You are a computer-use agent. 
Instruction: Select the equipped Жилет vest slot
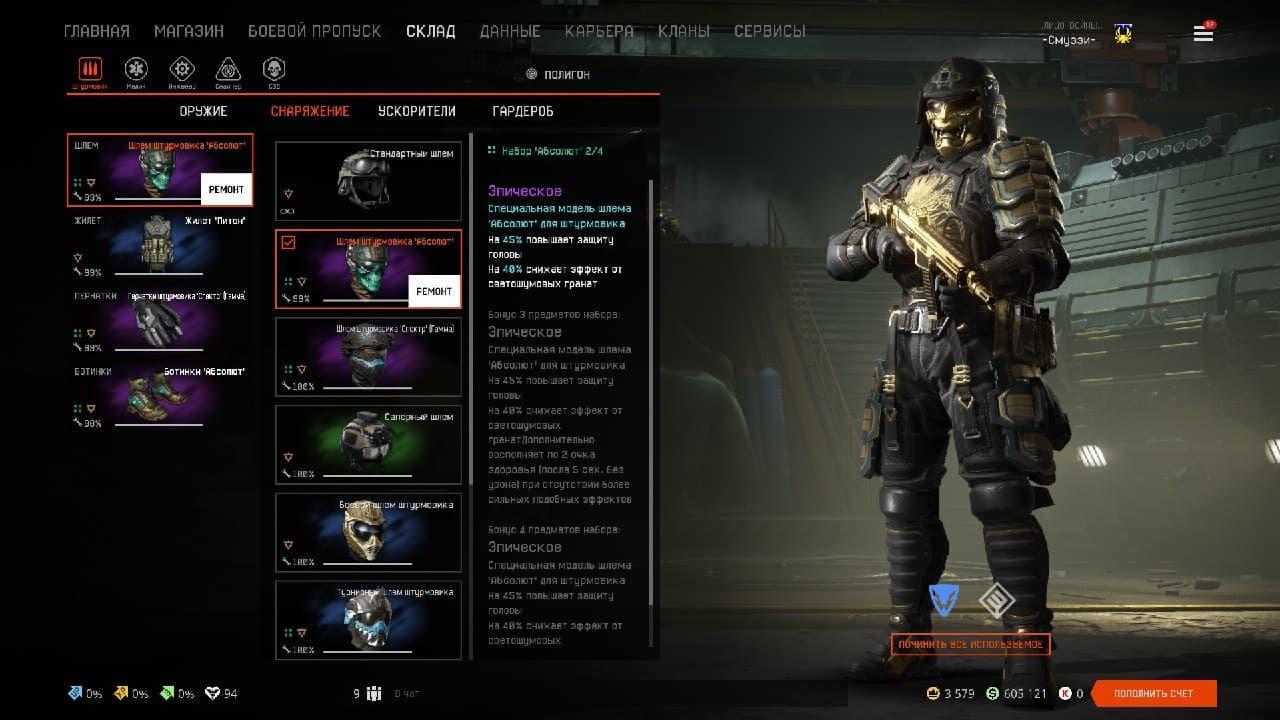159,243
